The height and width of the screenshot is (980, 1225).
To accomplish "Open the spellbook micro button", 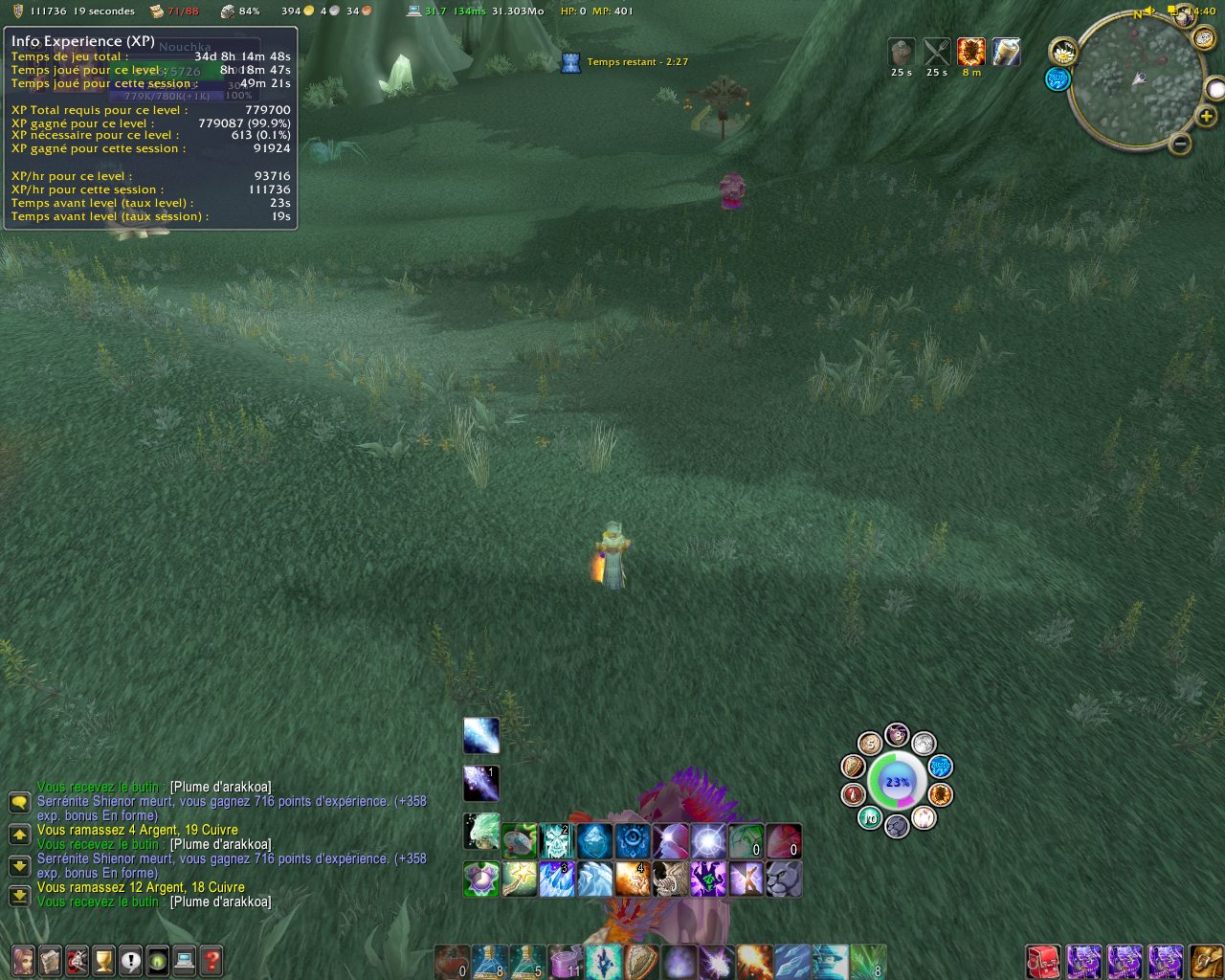I will [50, 960].
